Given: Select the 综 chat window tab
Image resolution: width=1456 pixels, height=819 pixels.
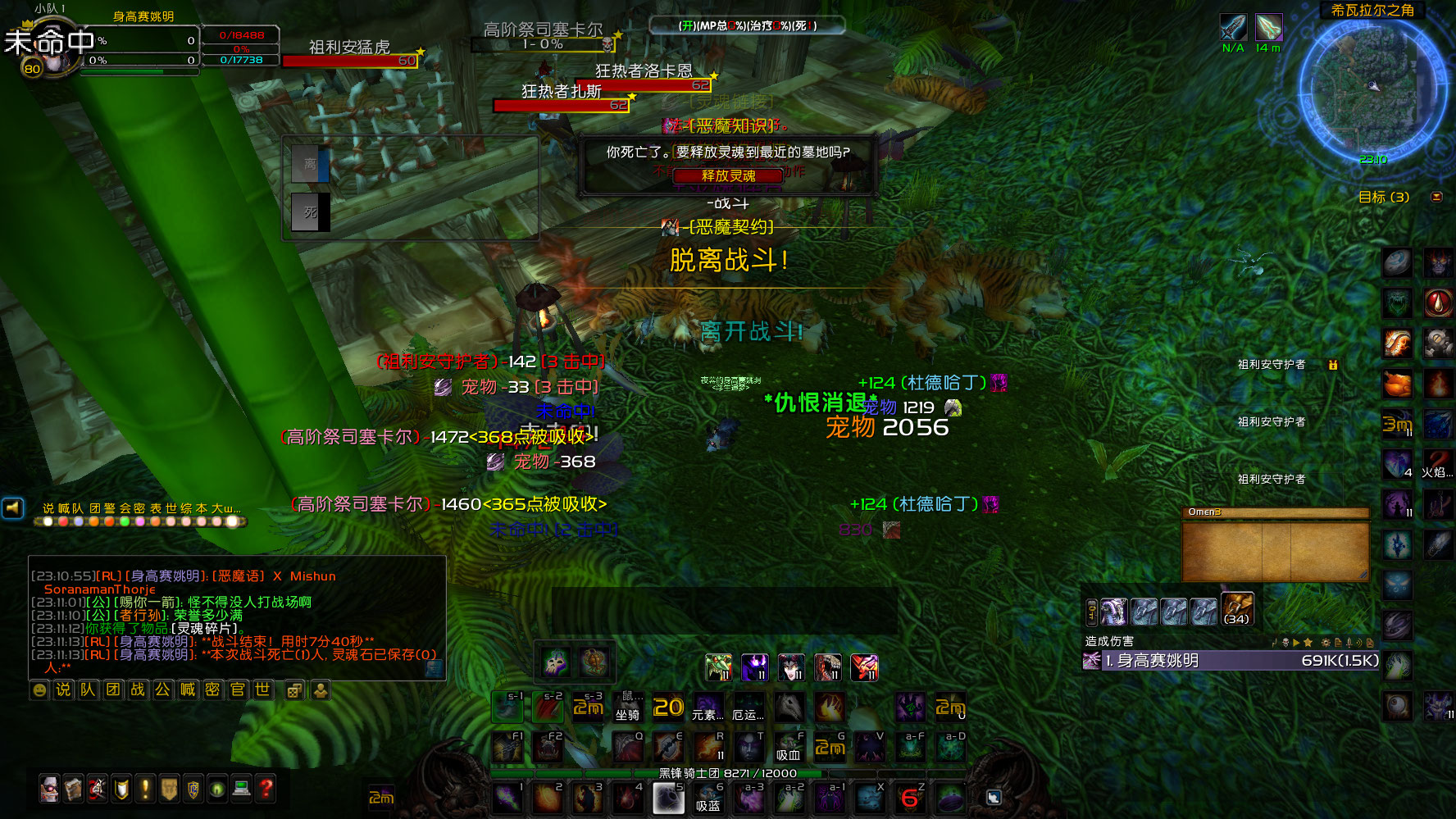Looking at the screenshot, I should pos(188,507).
